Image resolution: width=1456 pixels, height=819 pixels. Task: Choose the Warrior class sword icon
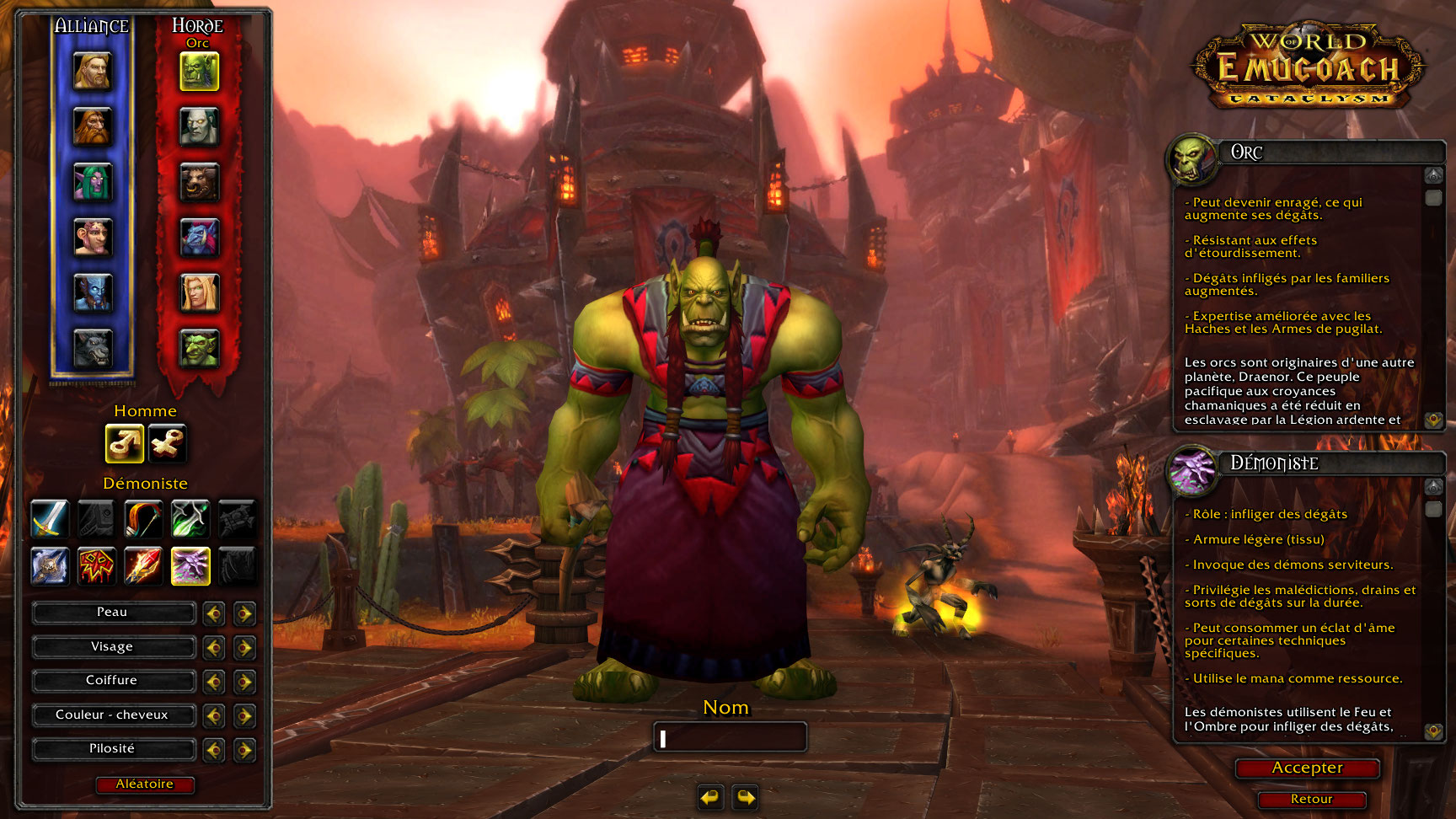point(50,519)
